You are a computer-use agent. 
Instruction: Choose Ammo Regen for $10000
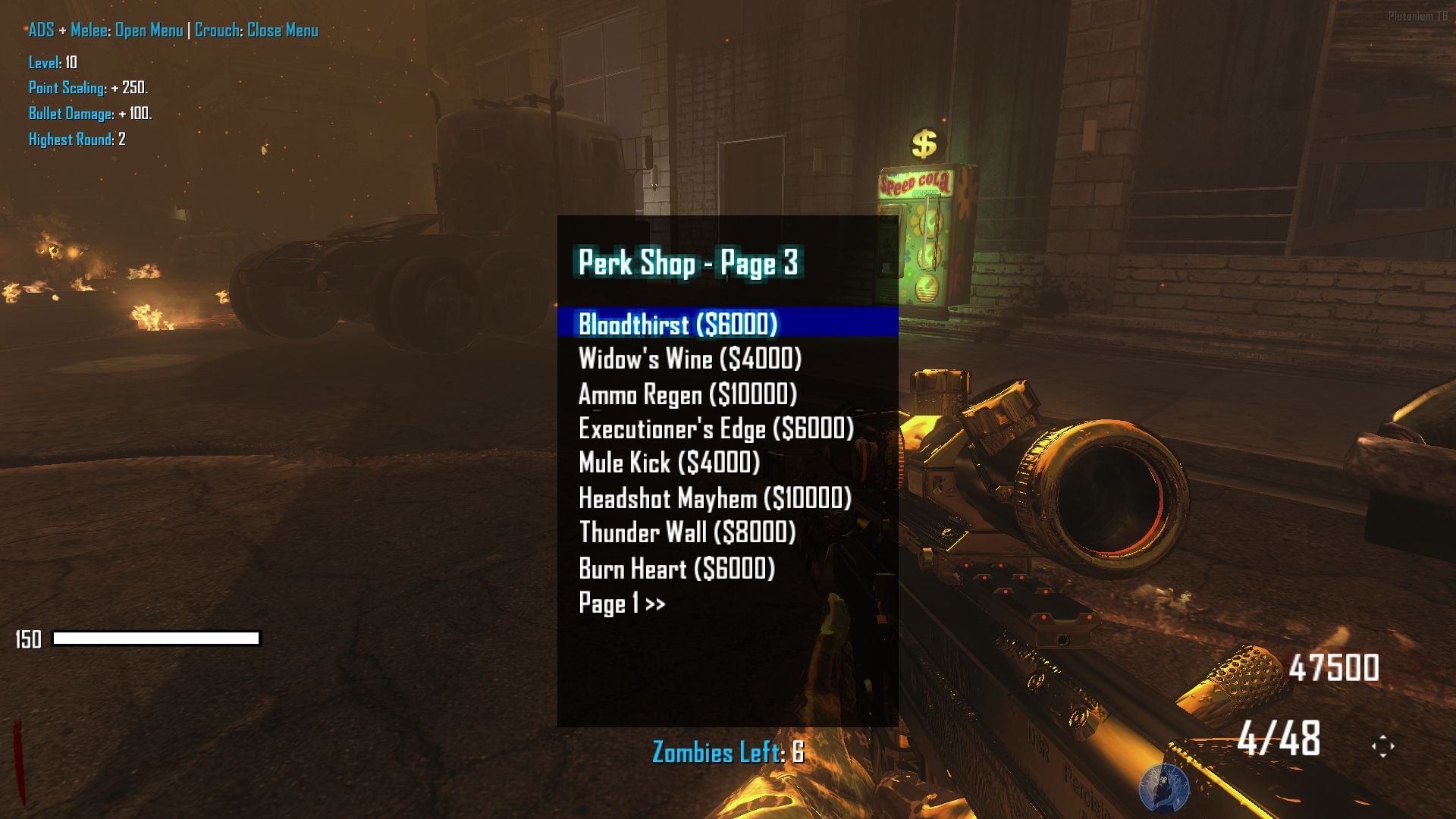687,394
